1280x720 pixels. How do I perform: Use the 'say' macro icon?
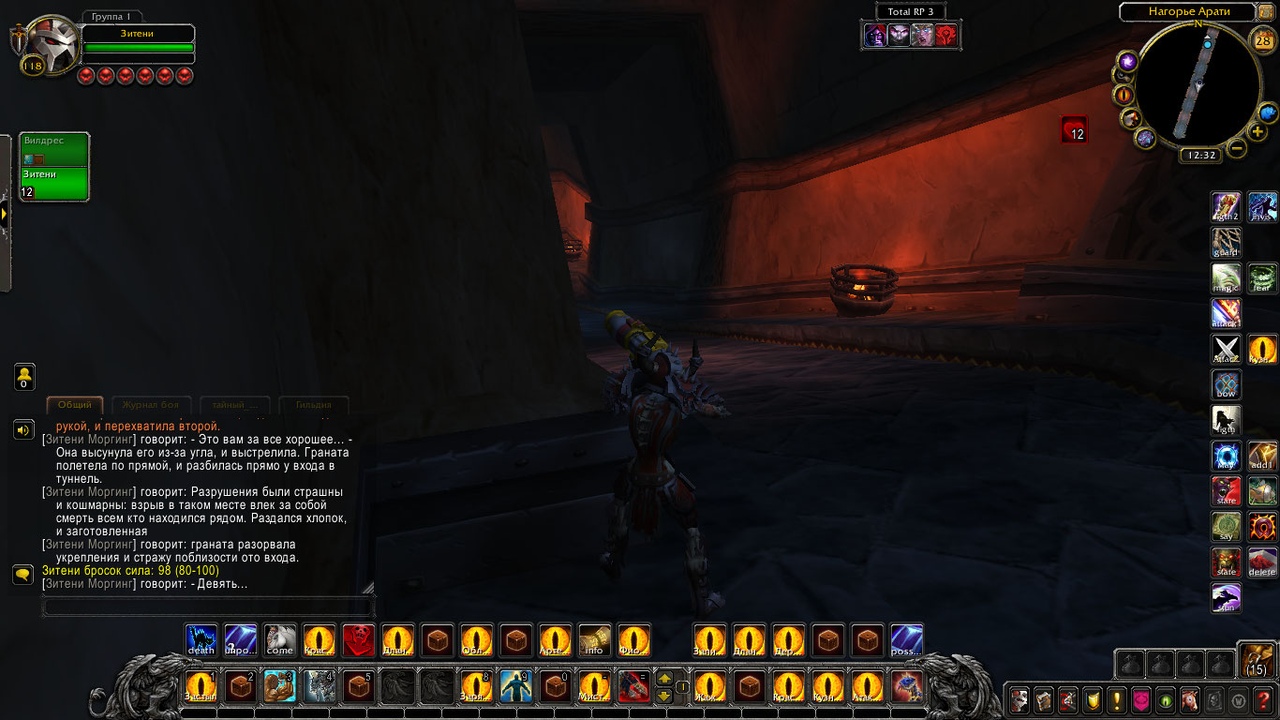(x=1226, y=527)
